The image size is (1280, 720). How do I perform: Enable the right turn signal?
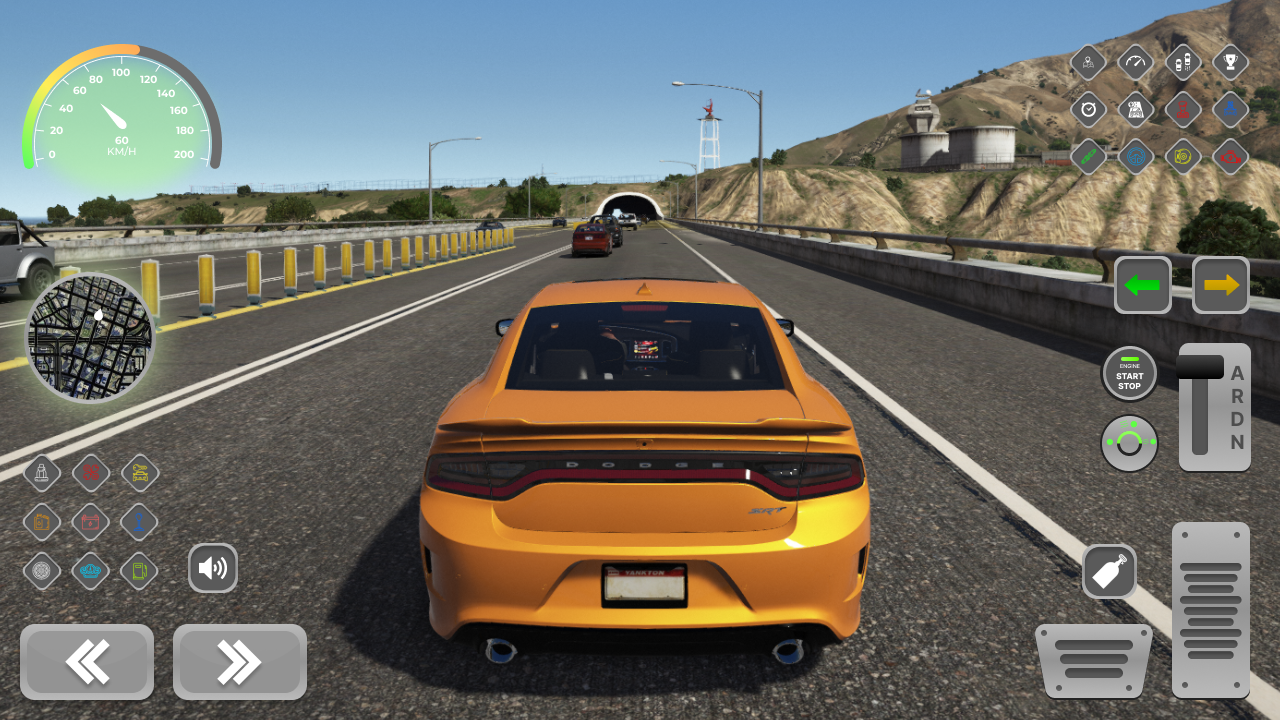click(1221, 285)
